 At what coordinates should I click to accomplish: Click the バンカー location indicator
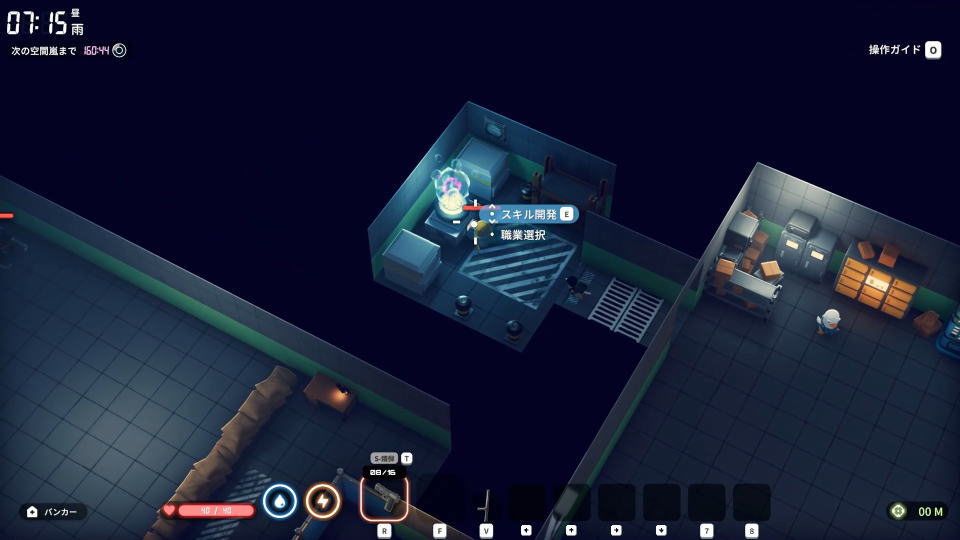53,512
